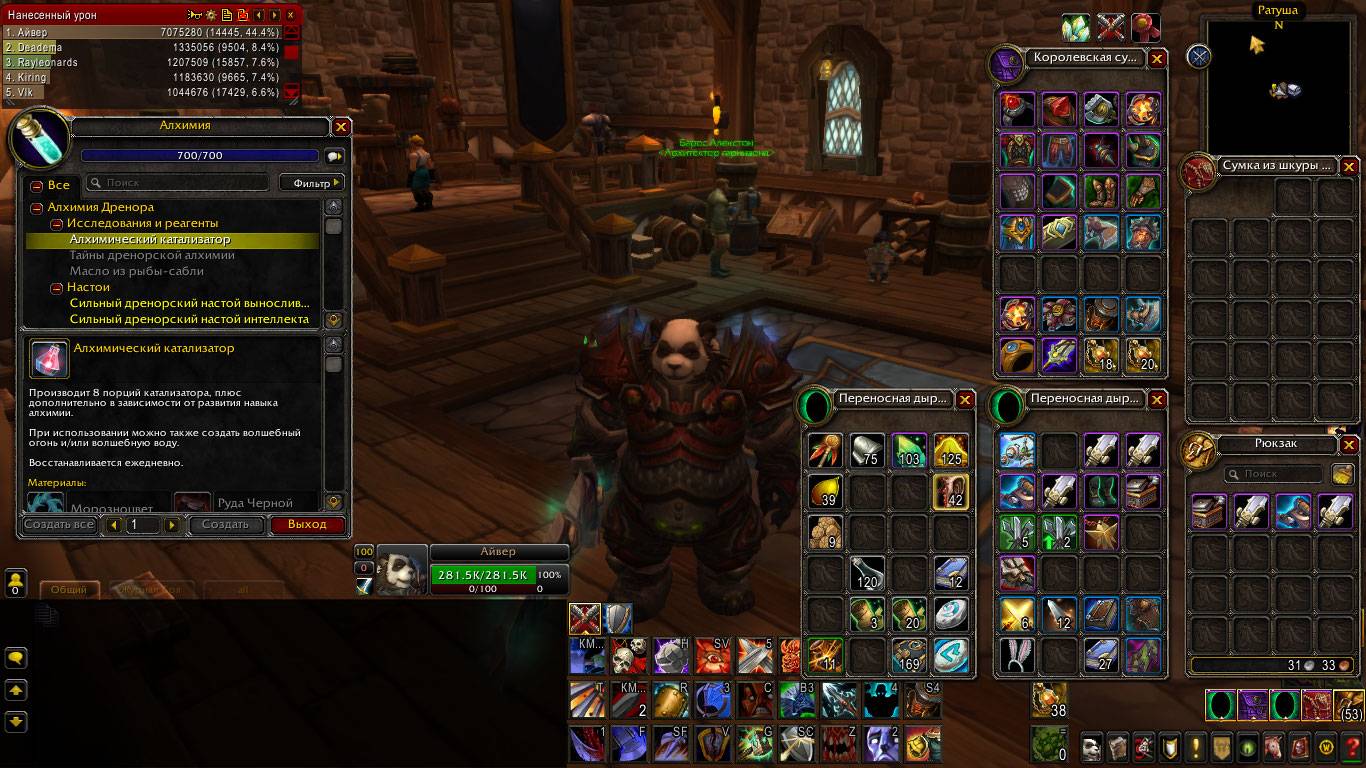This screenshot has width=1366, height=768.
Task: Close the Рюкзак backpack window
Action: [x=1349, y=445]
